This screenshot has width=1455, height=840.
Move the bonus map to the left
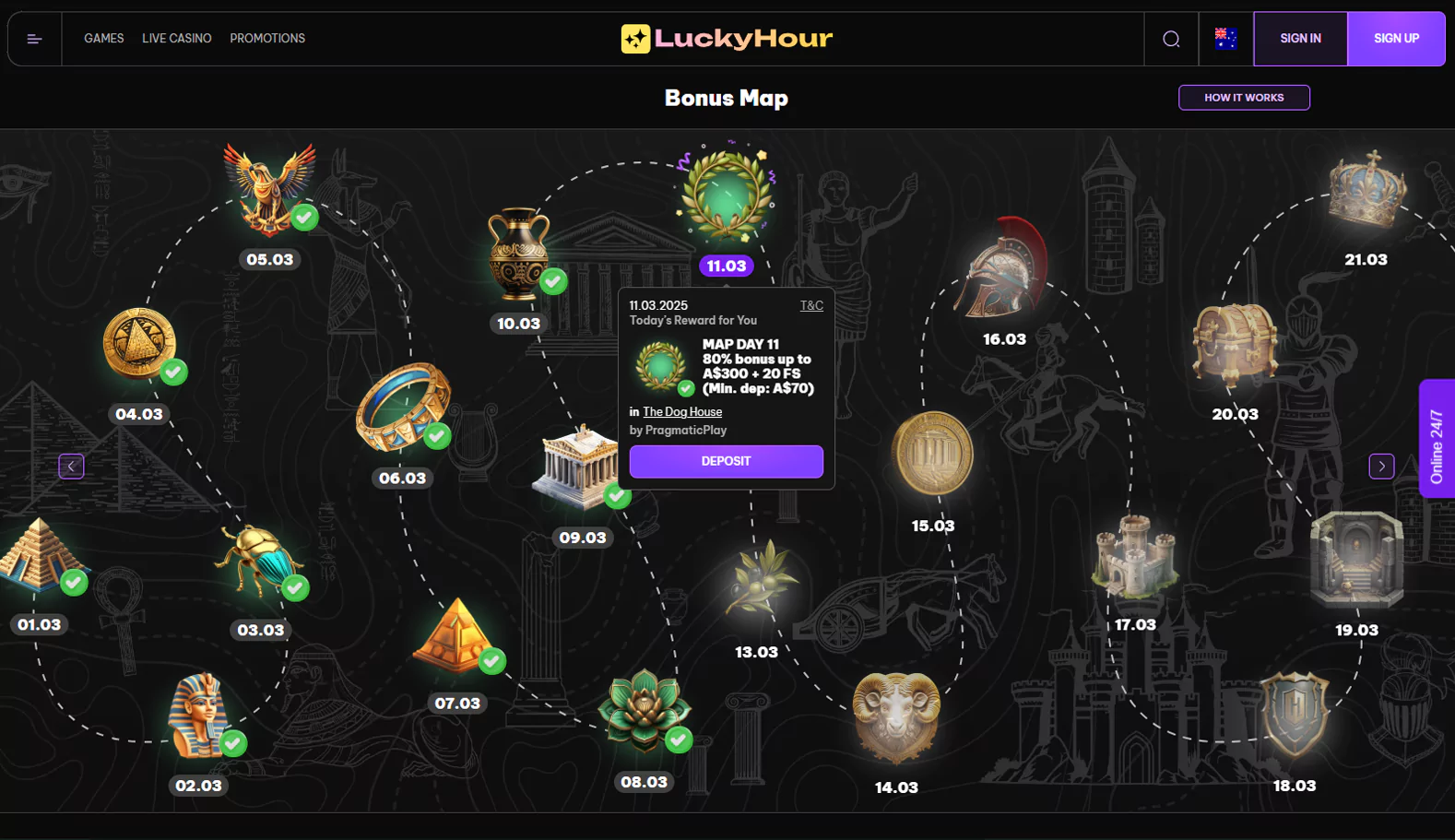pos(71,467)
